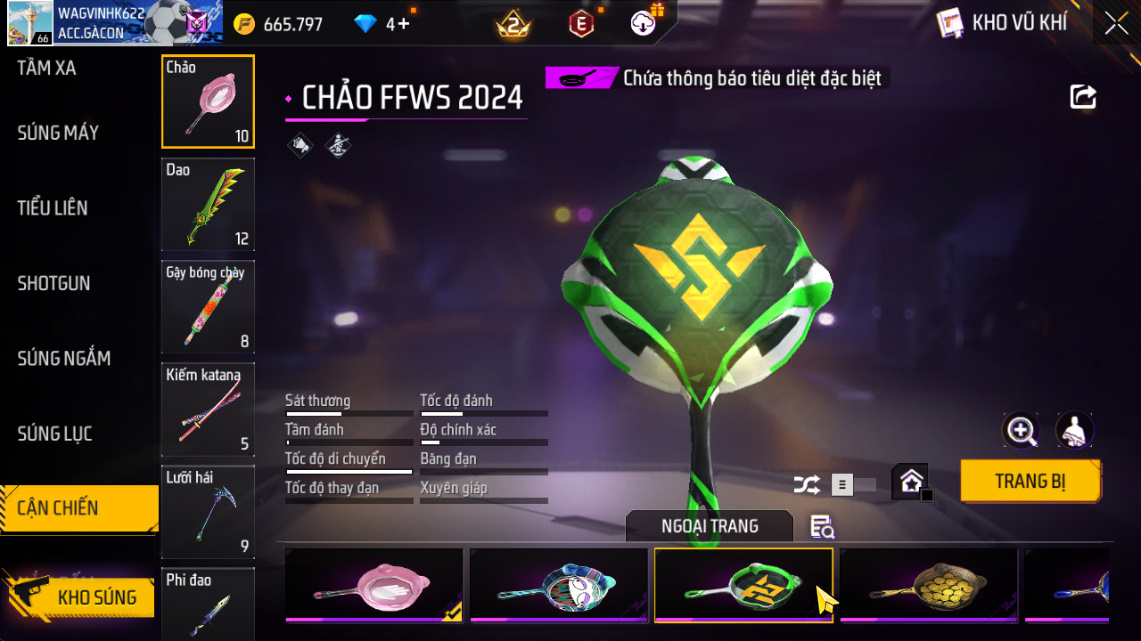Screen dimensions: 1141x641
Task: Pick the Dao machete weapon slot
Action: tap(208, 204)
